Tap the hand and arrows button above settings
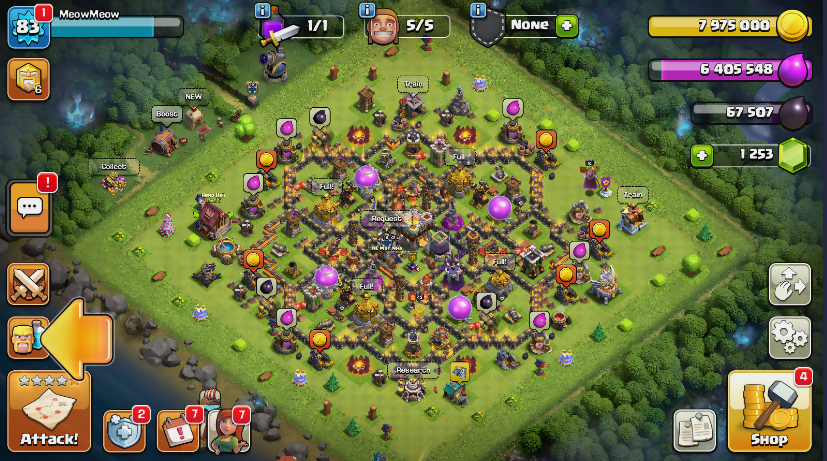The height and width of the screenshot is (461, 827). 789,284
